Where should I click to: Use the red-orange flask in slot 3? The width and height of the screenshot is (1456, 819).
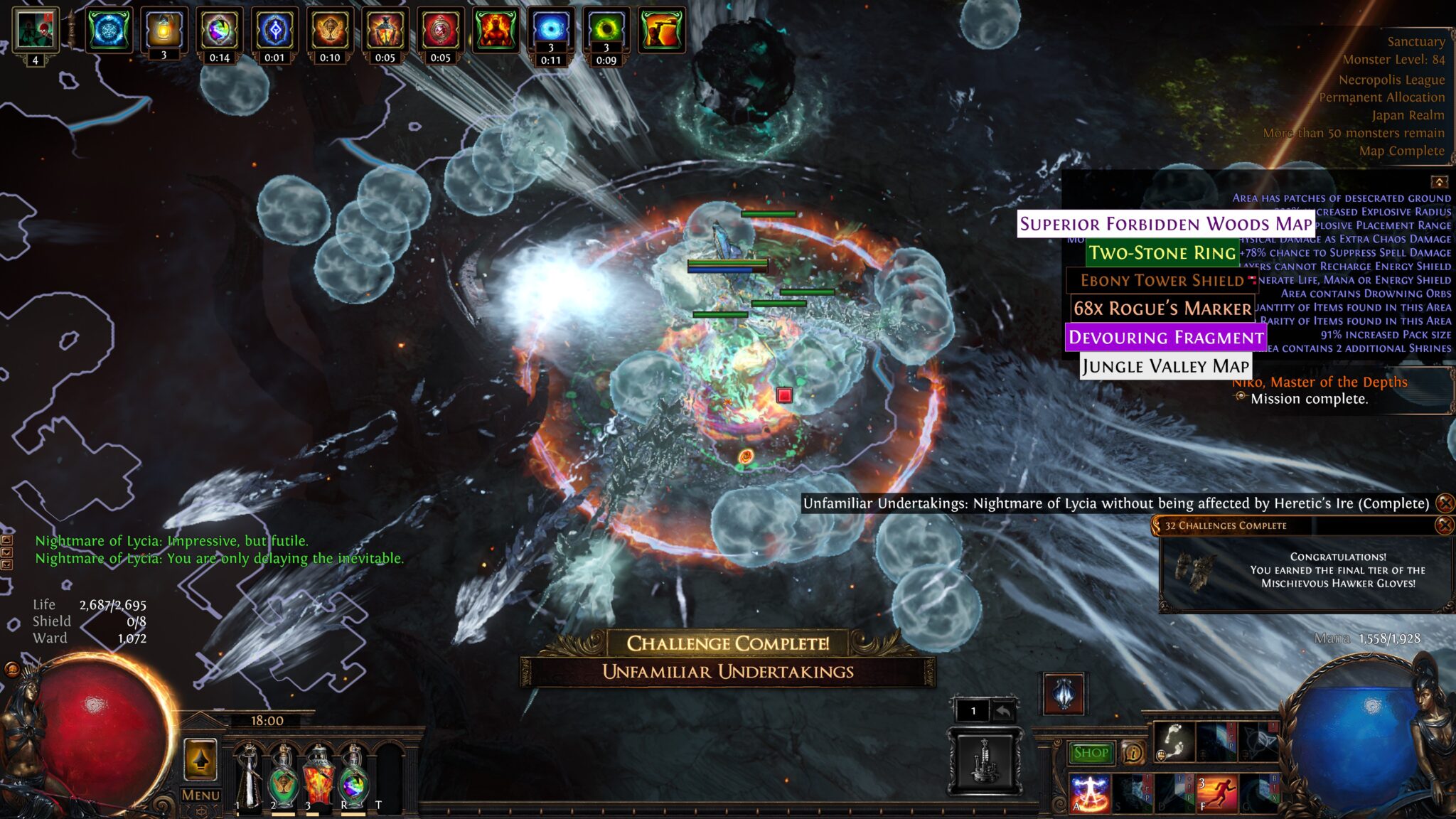318,775
